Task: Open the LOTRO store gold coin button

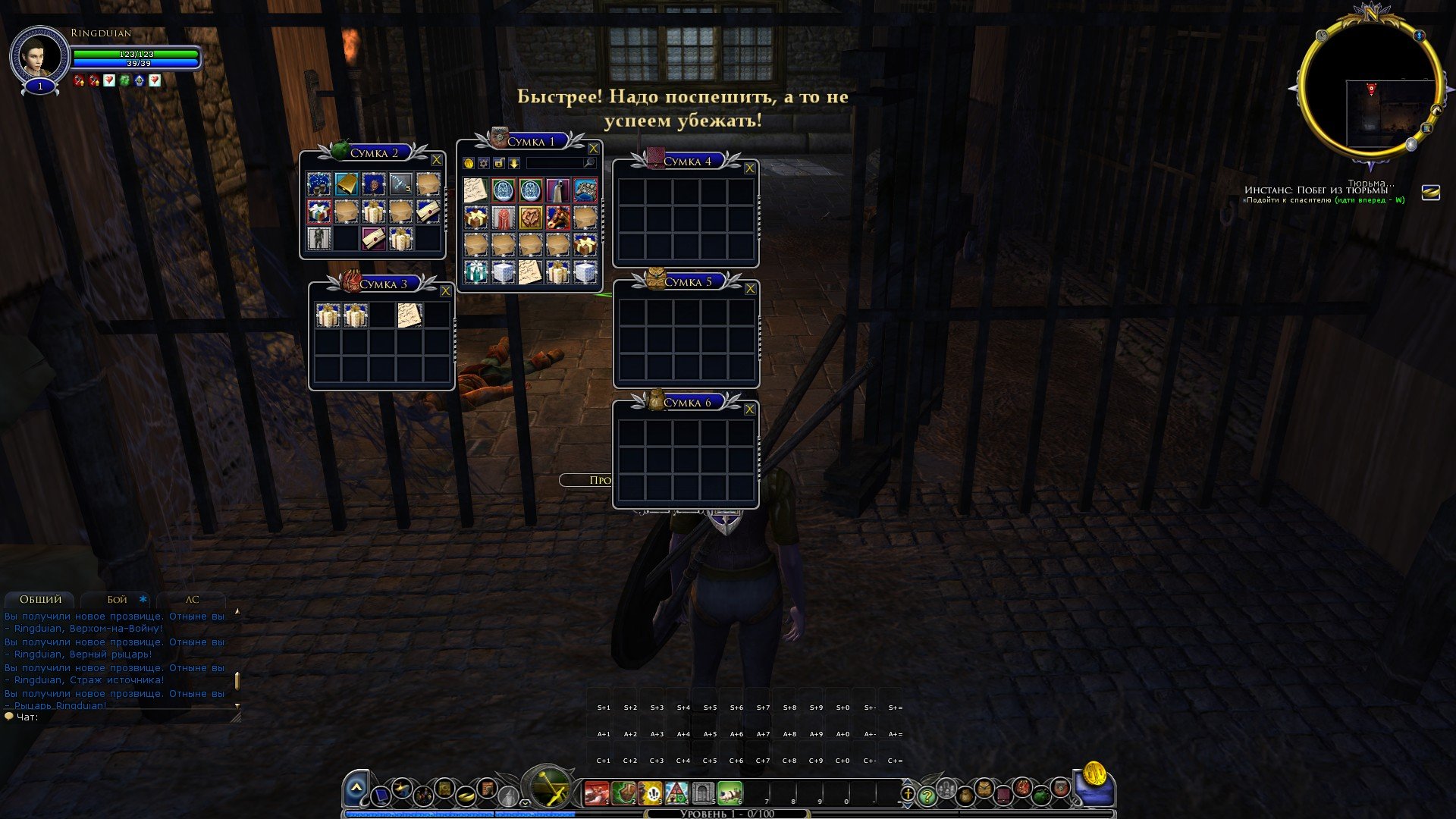Action: click(1094, 773)
